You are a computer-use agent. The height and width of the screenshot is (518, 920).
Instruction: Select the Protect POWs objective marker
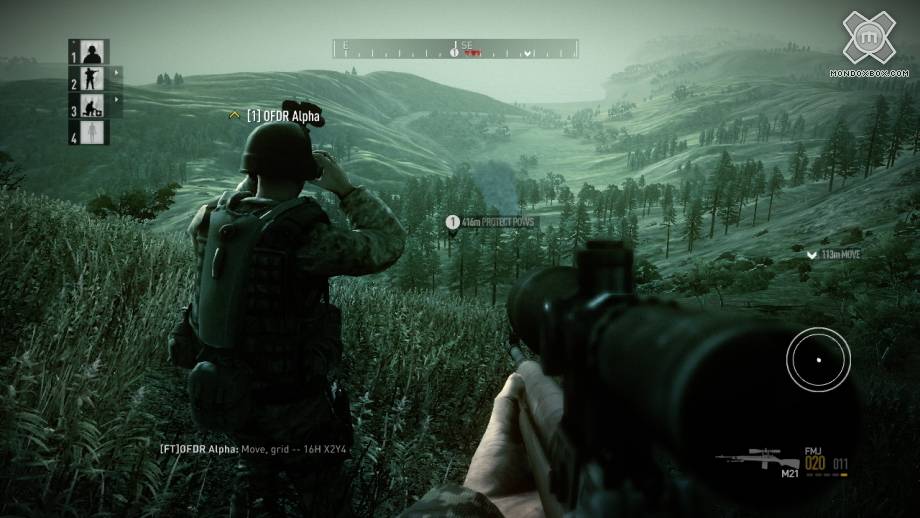(x=452, y=222)
